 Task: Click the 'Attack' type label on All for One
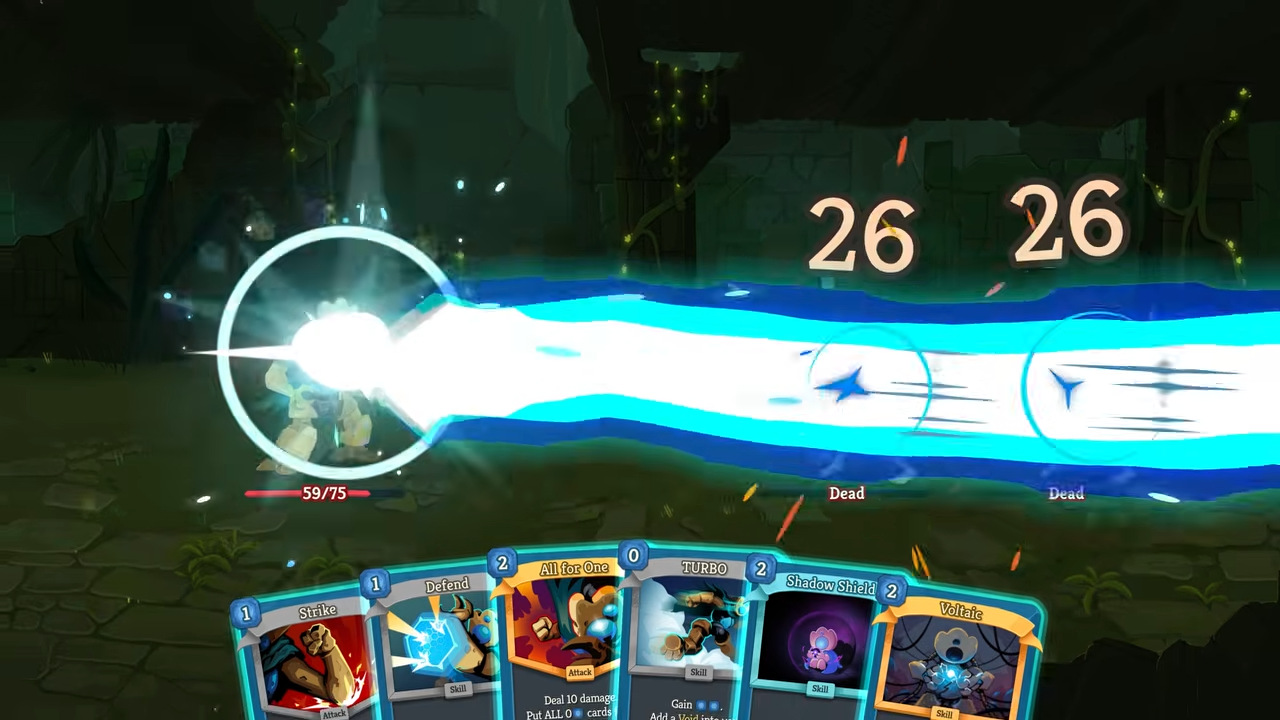click(x=580, y=673)
